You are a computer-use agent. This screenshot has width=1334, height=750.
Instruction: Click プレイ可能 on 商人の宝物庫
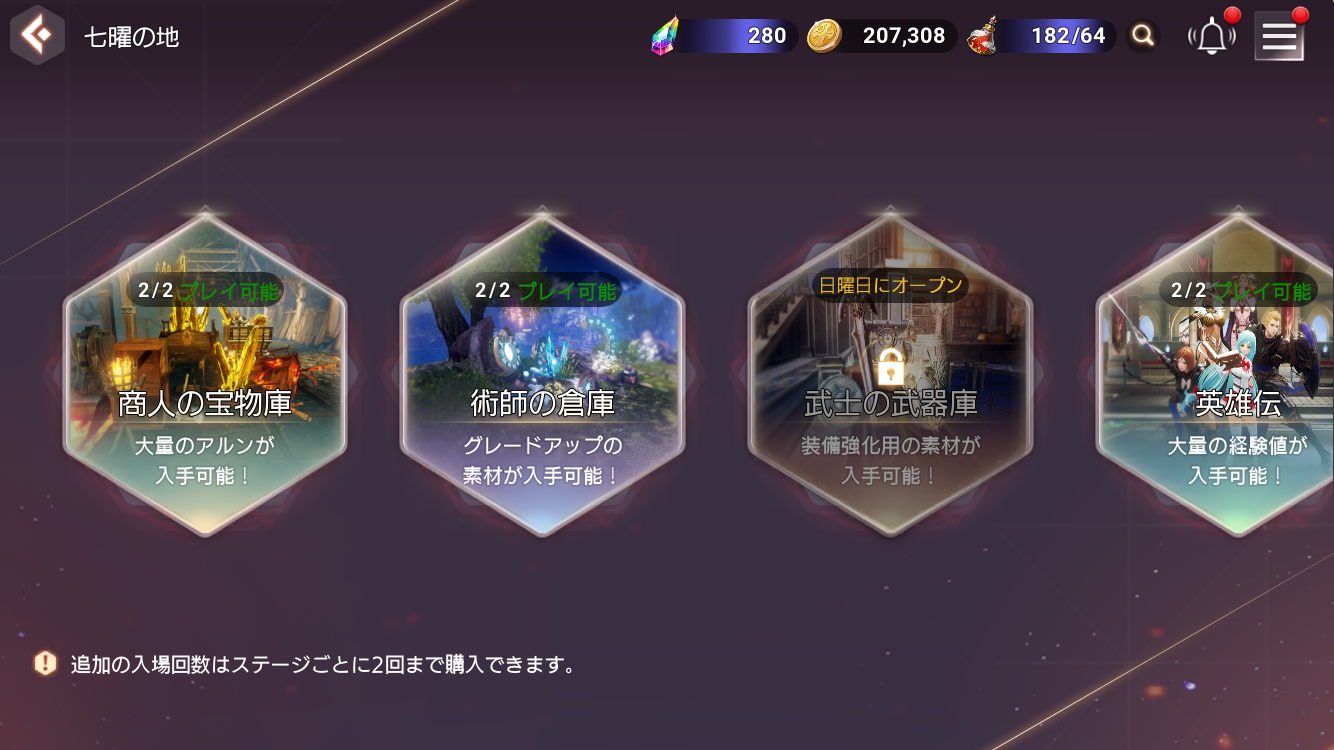230,290
